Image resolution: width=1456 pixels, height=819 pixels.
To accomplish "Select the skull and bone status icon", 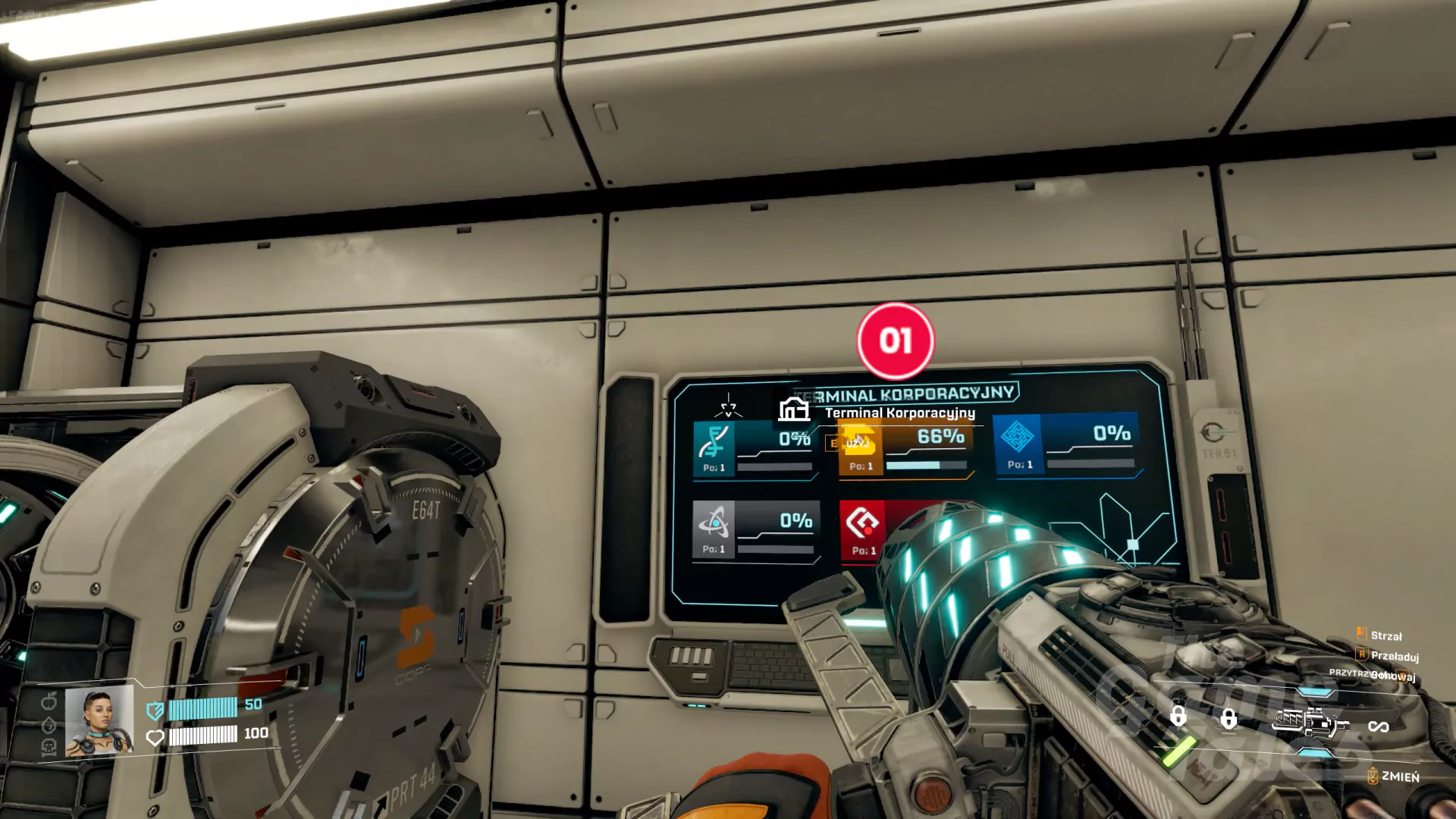I will point(49,748).
